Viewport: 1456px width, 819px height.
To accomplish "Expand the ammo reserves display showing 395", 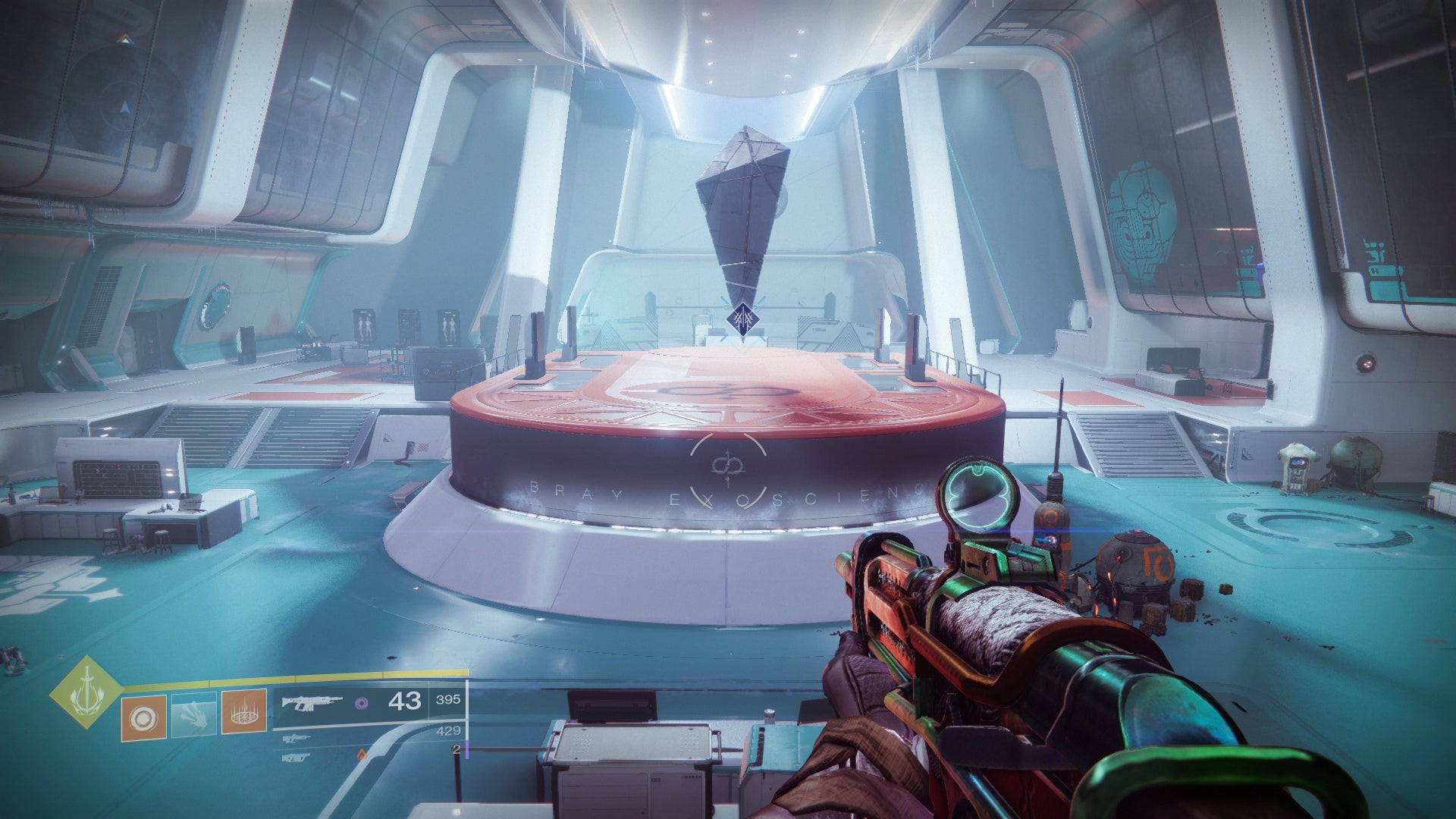I will 447,699.
